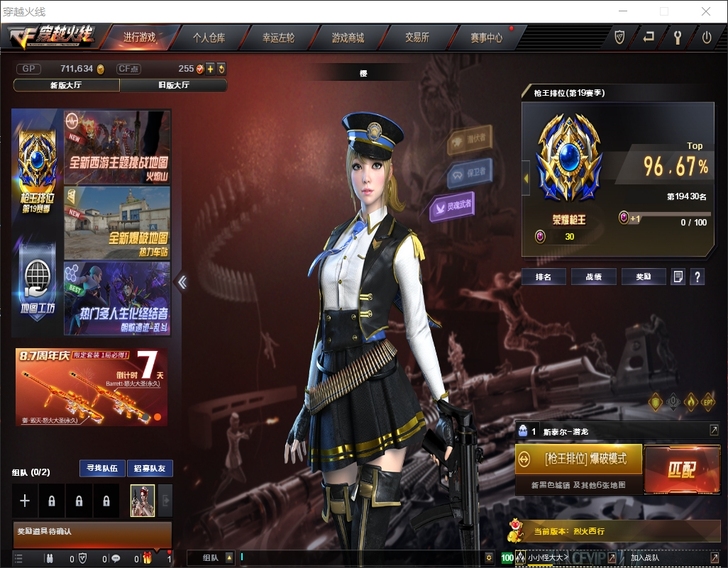Choose the [枪王排位] 爆破模式 mode selector
Screen dimensions: 728x568
[x=578, y=459]
